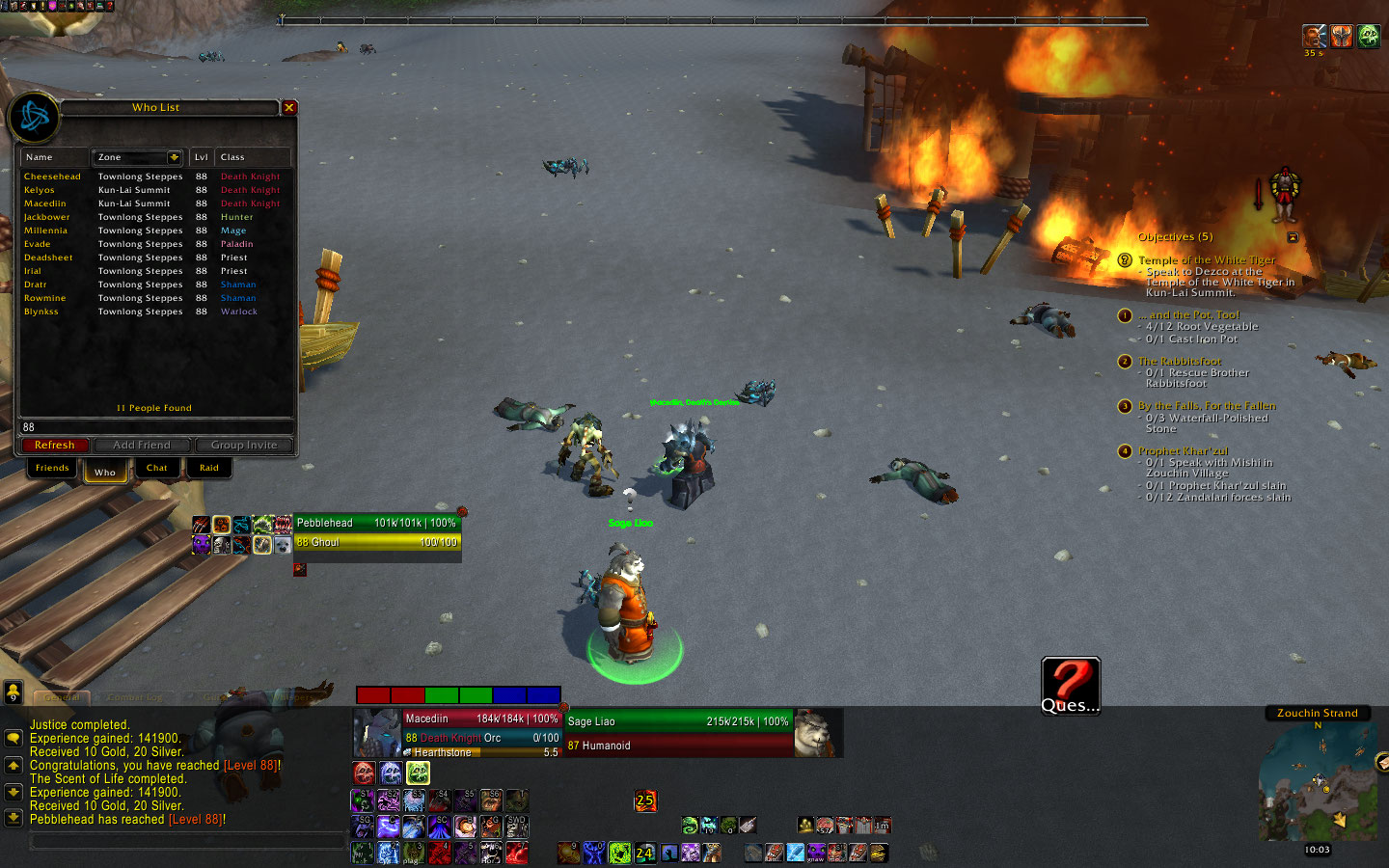Select The Rabbitsfoot quest objective
The height and width of the screenshot is (868, 1389).
click(1179, 362)
